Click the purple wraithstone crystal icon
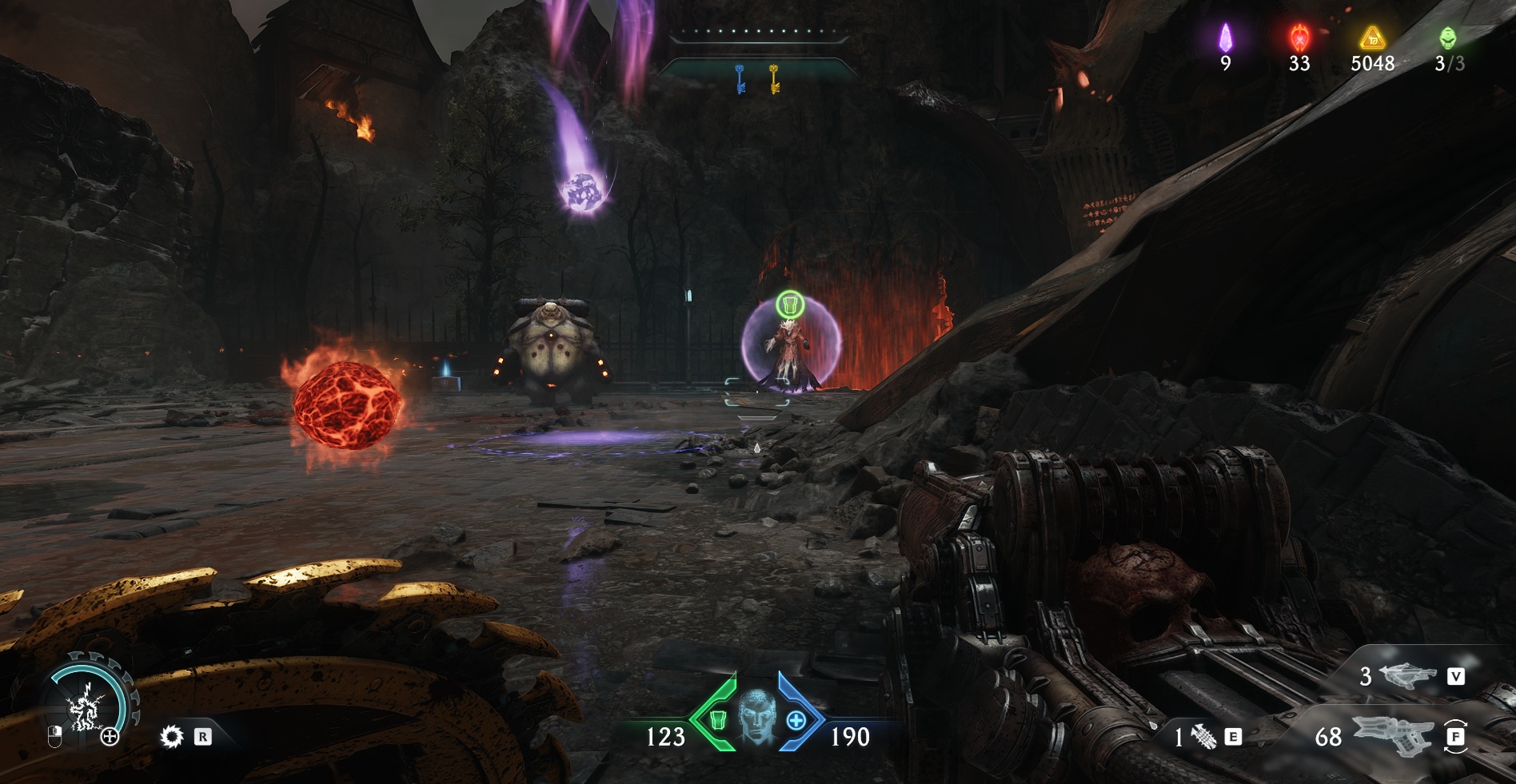 point(1225,38)
